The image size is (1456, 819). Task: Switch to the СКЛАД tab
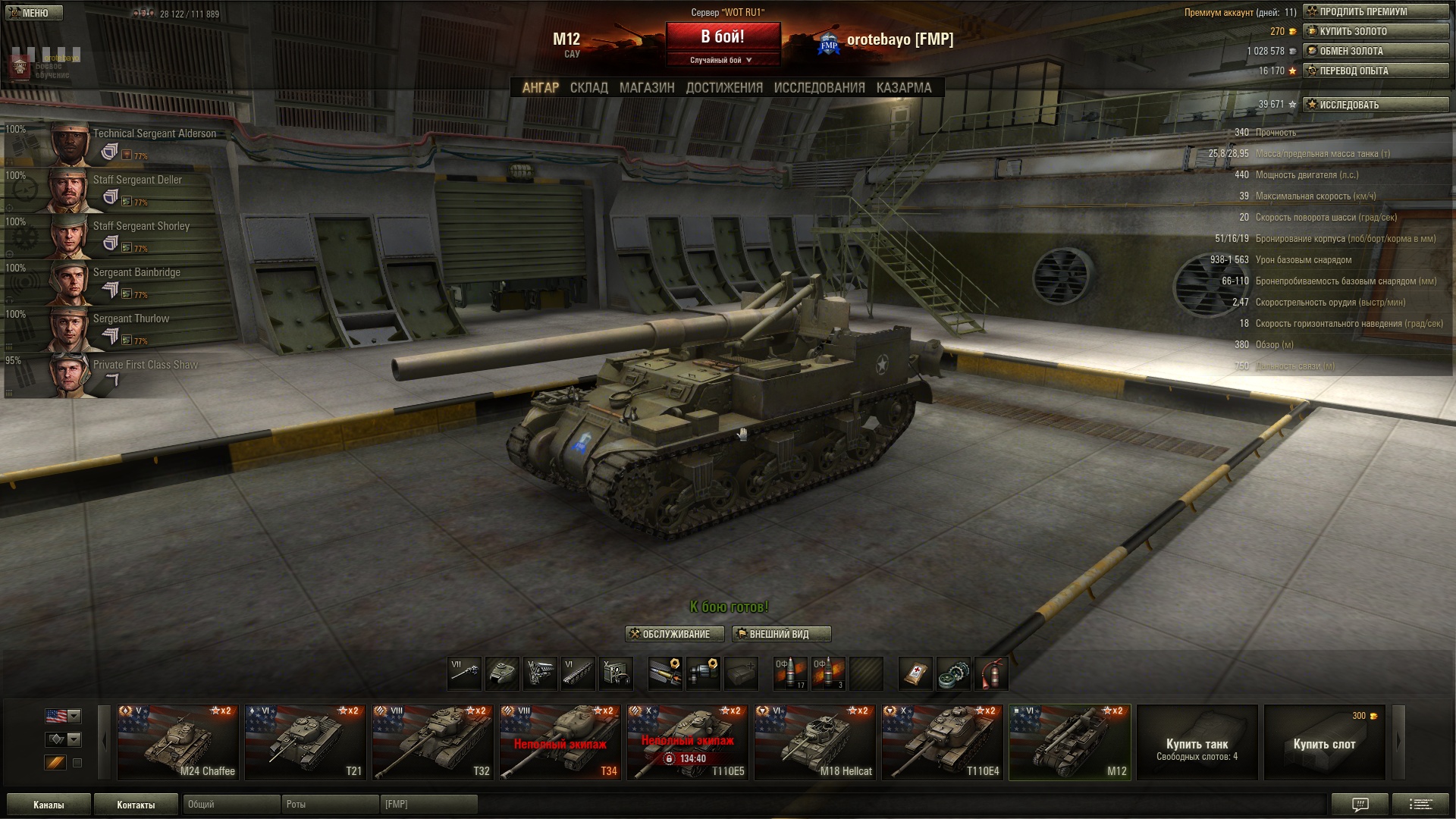tap(588, 88)
